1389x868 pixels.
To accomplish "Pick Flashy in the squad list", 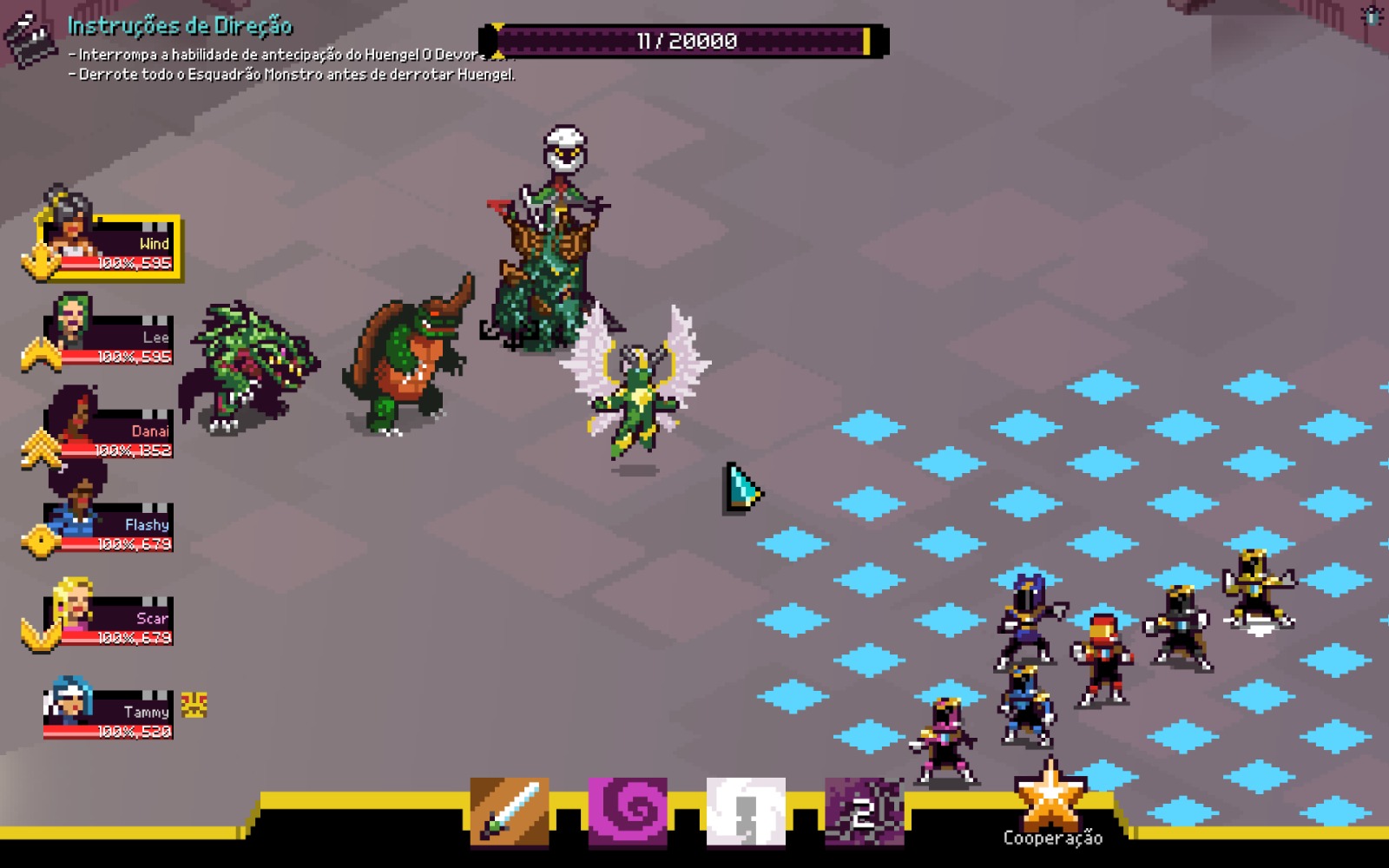I will [111, 526].
